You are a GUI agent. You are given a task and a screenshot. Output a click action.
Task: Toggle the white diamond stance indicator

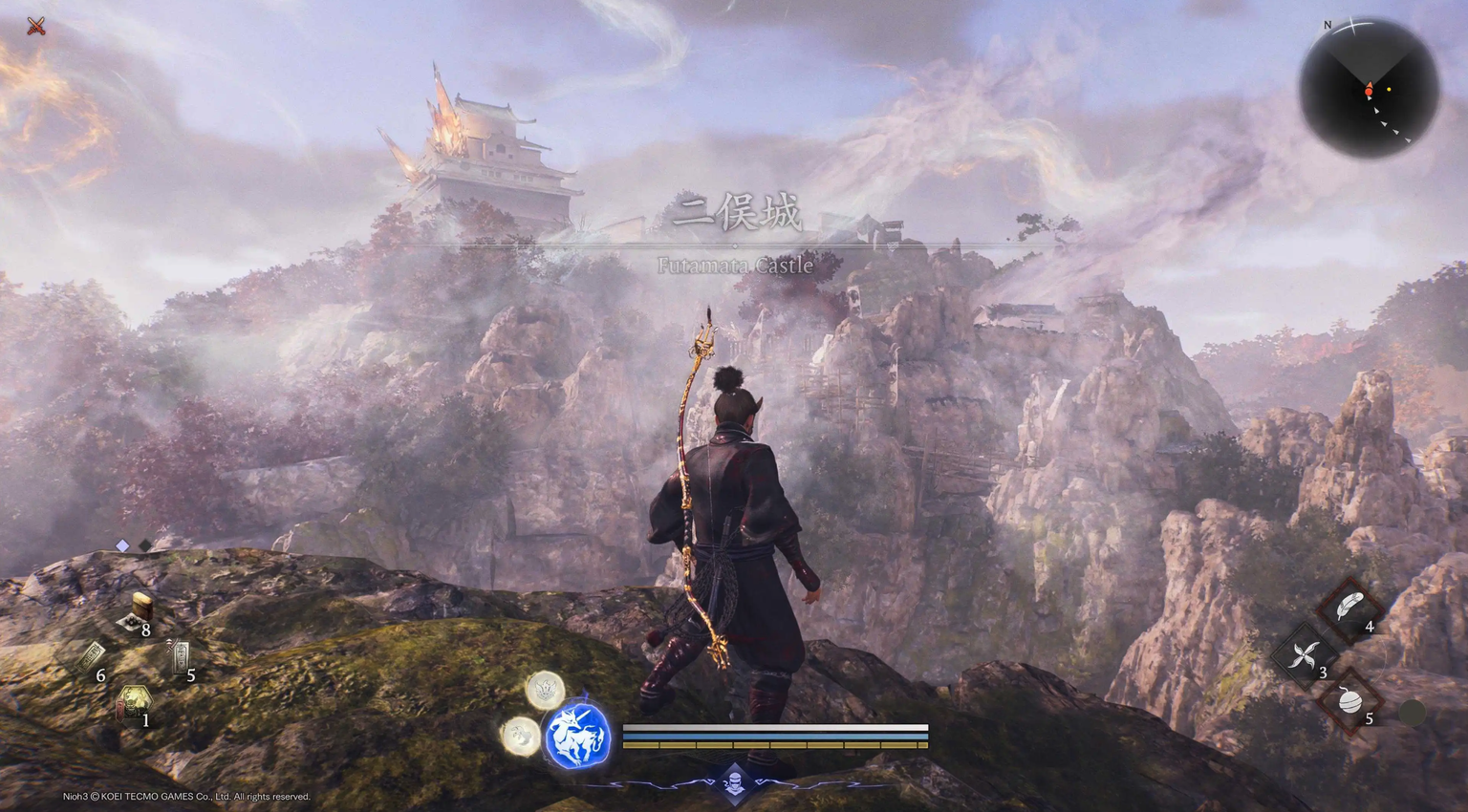tap(120, 545)
